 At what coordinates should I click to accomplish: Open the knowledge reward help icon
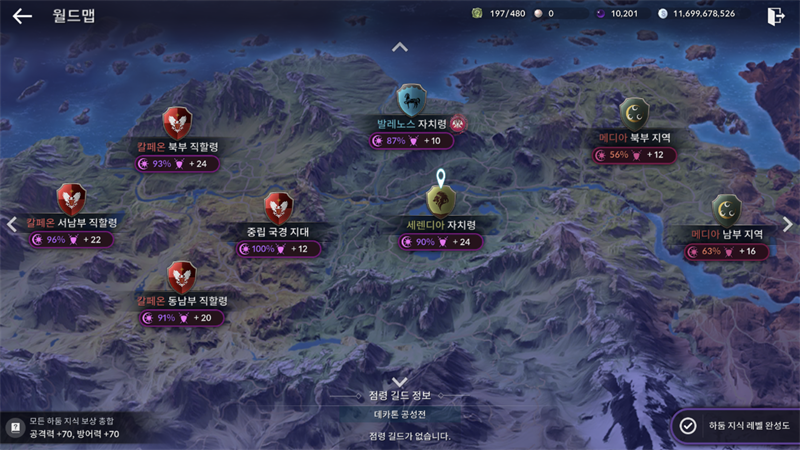tap(15, 427)
